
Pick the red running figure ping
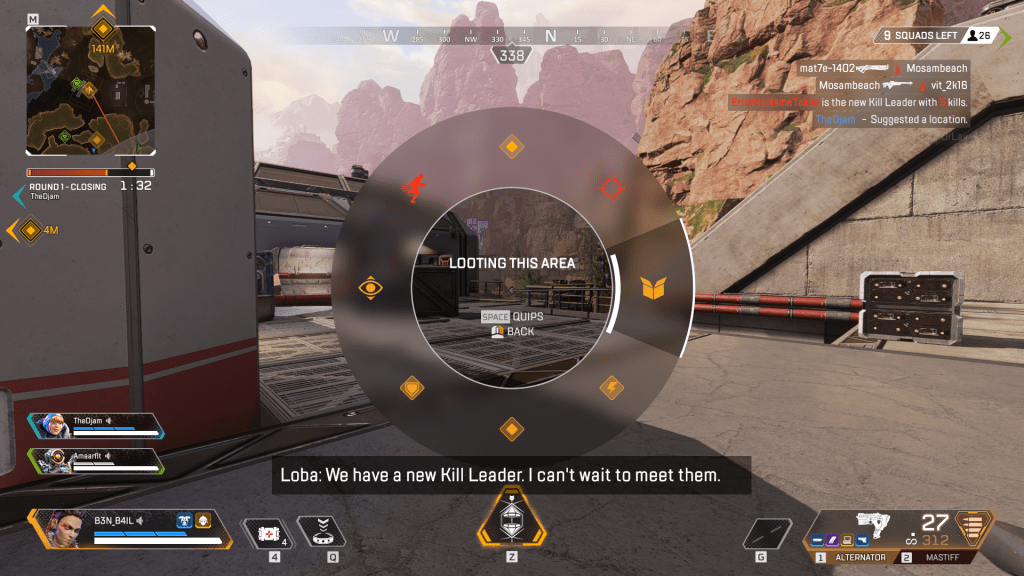tap(412, 187)
